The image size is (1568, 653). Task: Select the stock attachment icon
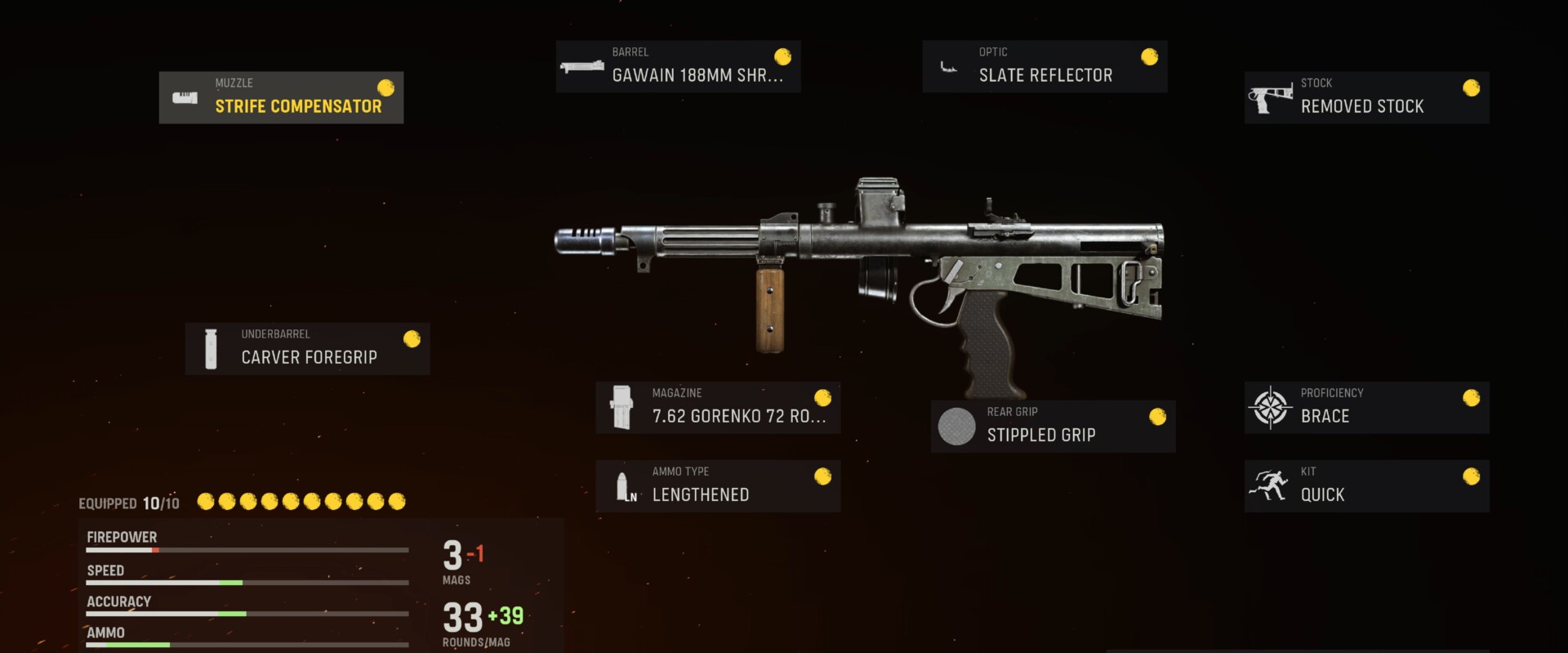(1271, 96)
